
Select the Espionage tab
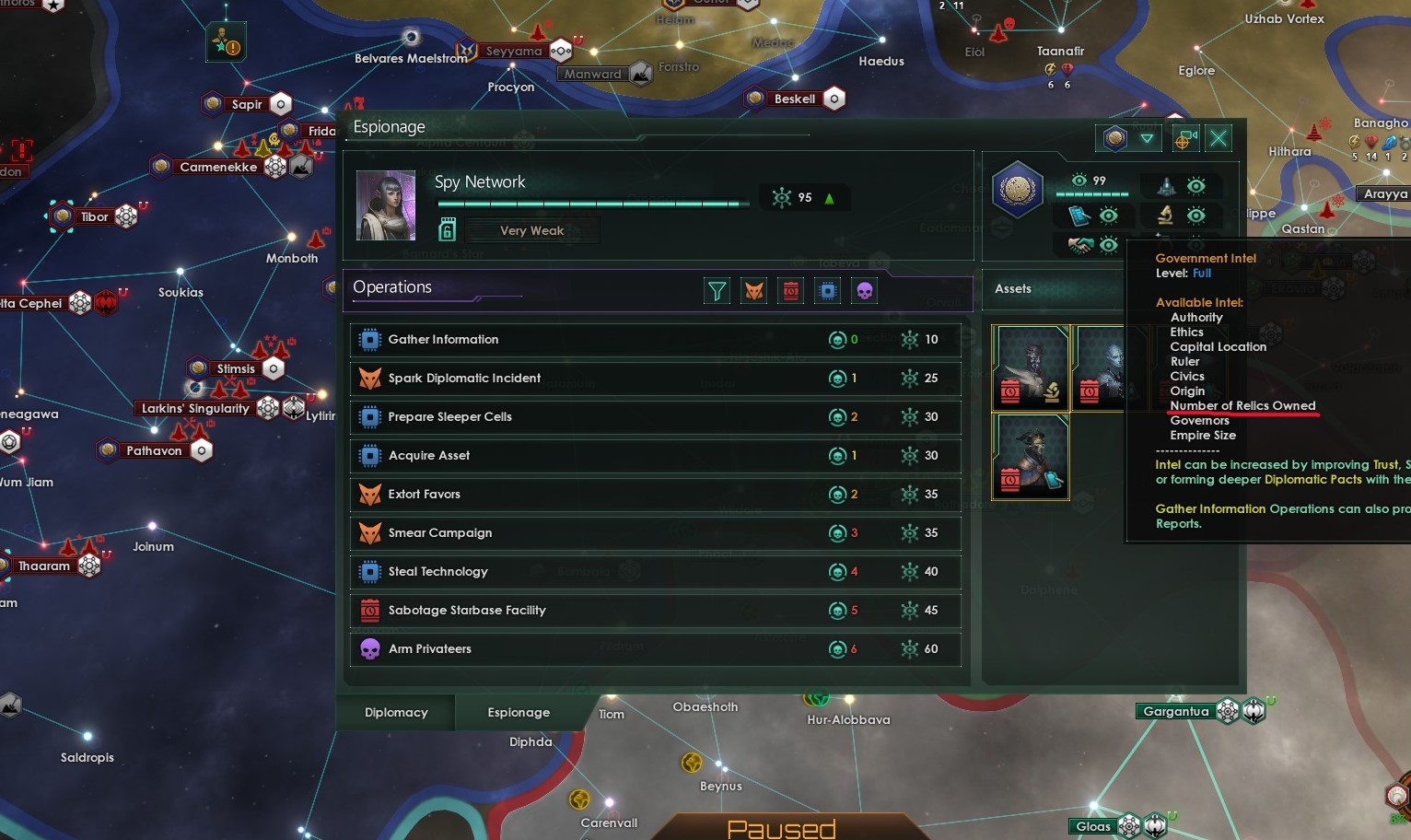tap(518, 712)
